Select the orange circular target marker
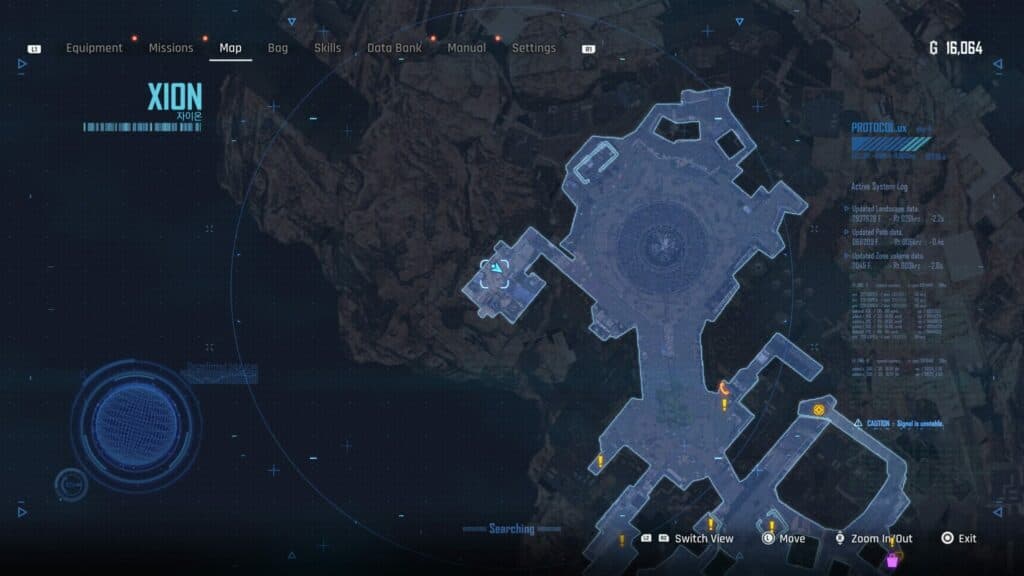Screen dimensions: 1024x576 [819, 410]
